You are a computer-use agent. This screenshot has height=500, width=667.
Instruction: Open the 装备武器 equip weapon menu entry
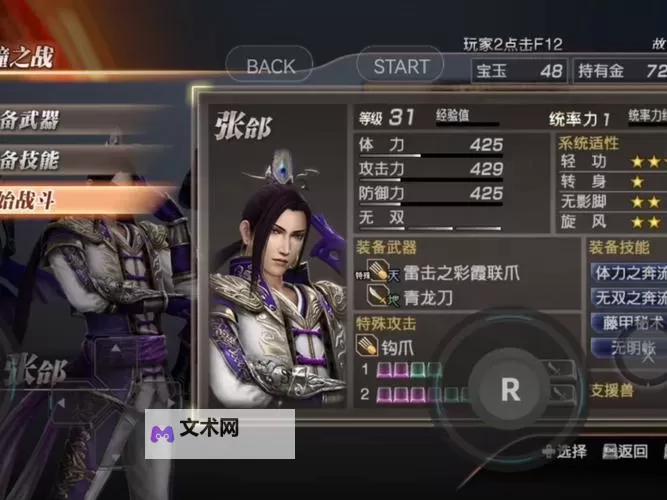click(x=40, y=120)
